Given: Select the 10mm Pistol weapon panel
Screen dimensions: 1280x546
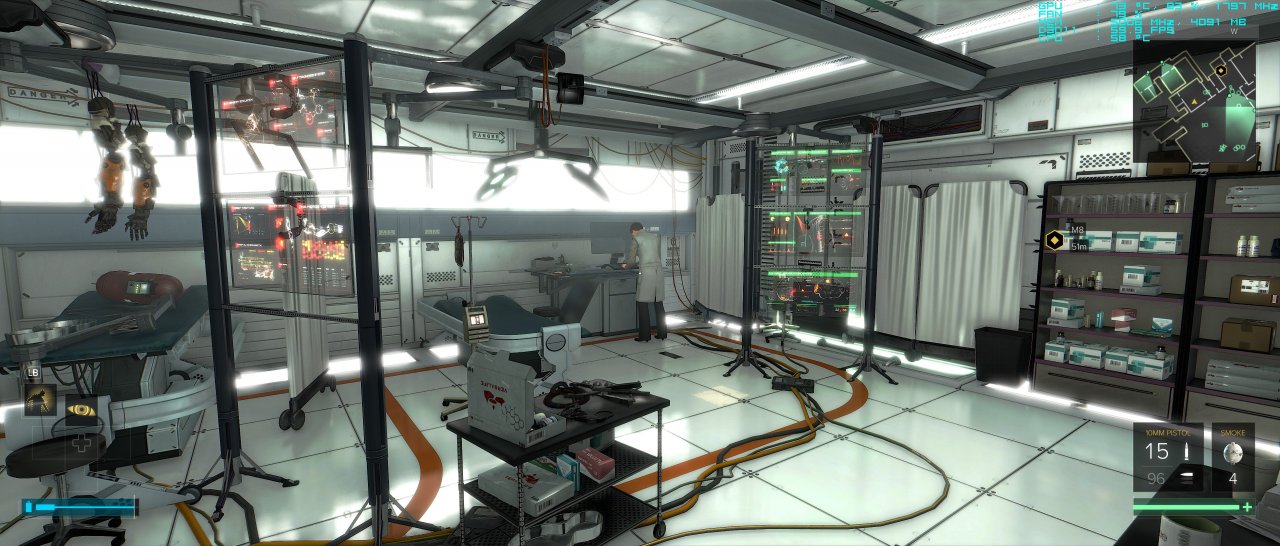Looking at the screenshot, I should pos(1167,457).
